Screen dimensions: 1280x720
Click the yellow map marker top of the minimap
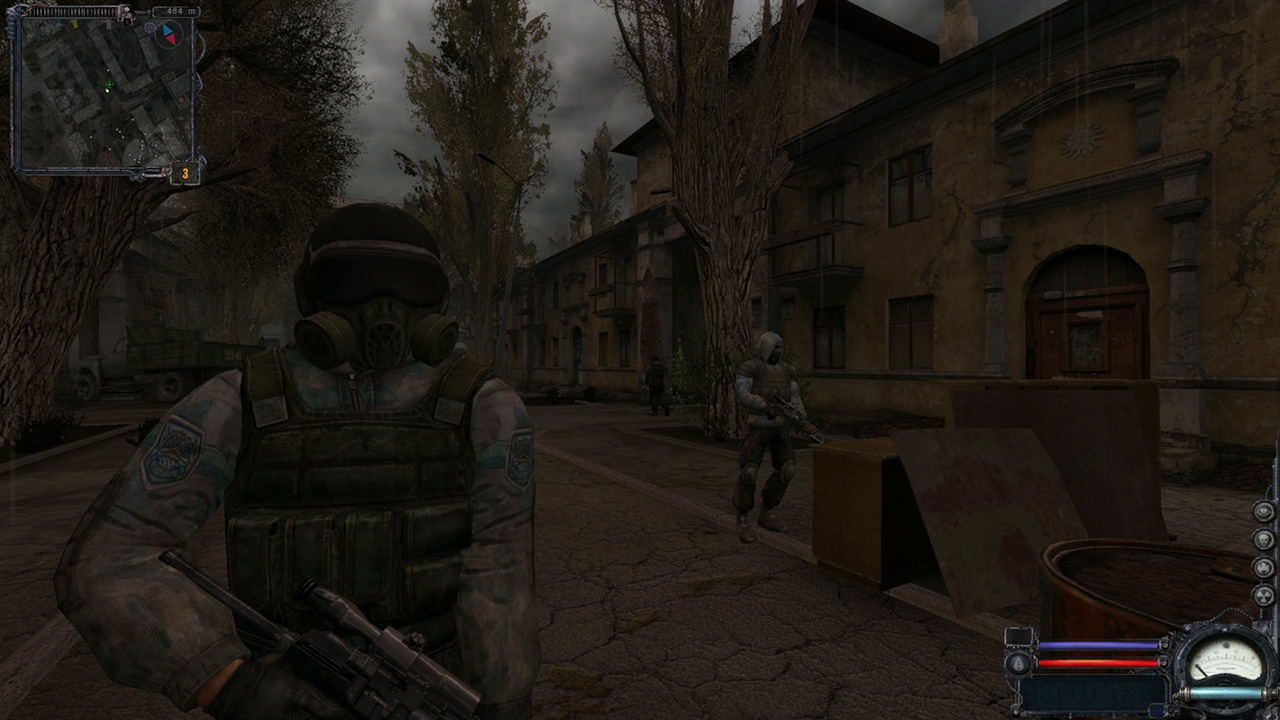pyautogui.click(x=74, y=25)
